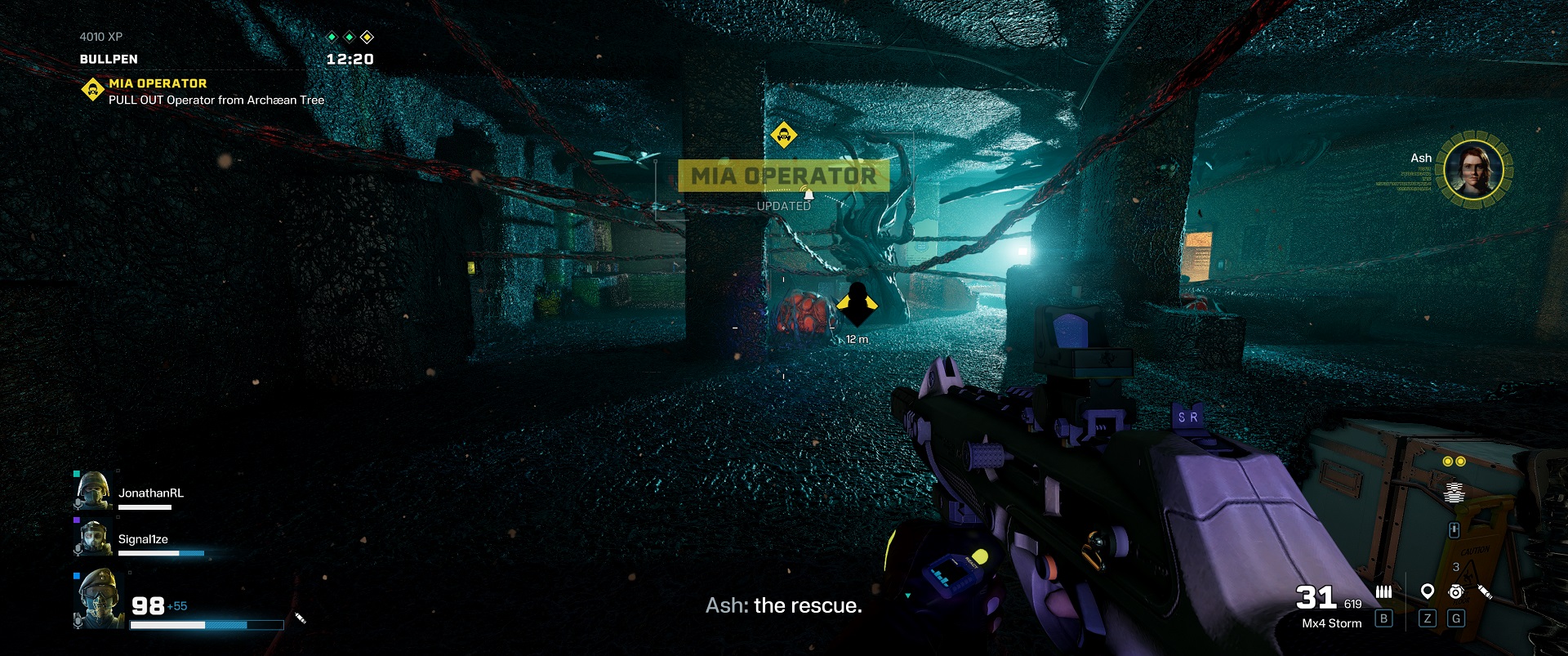Image resolution: width=1568 pixels, height=656 pixels.
Task: Activate the ping location marker icon
Action: click(1427, 591)
